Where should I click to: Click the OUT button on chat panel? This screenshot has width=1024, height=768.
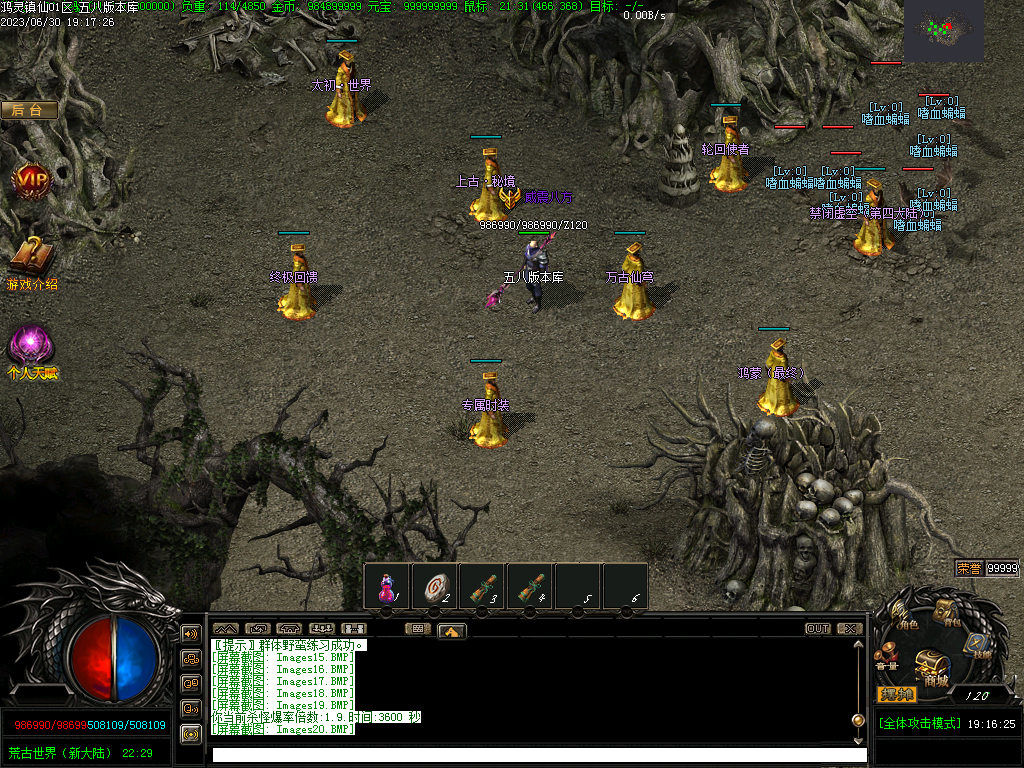coord(818,629)
